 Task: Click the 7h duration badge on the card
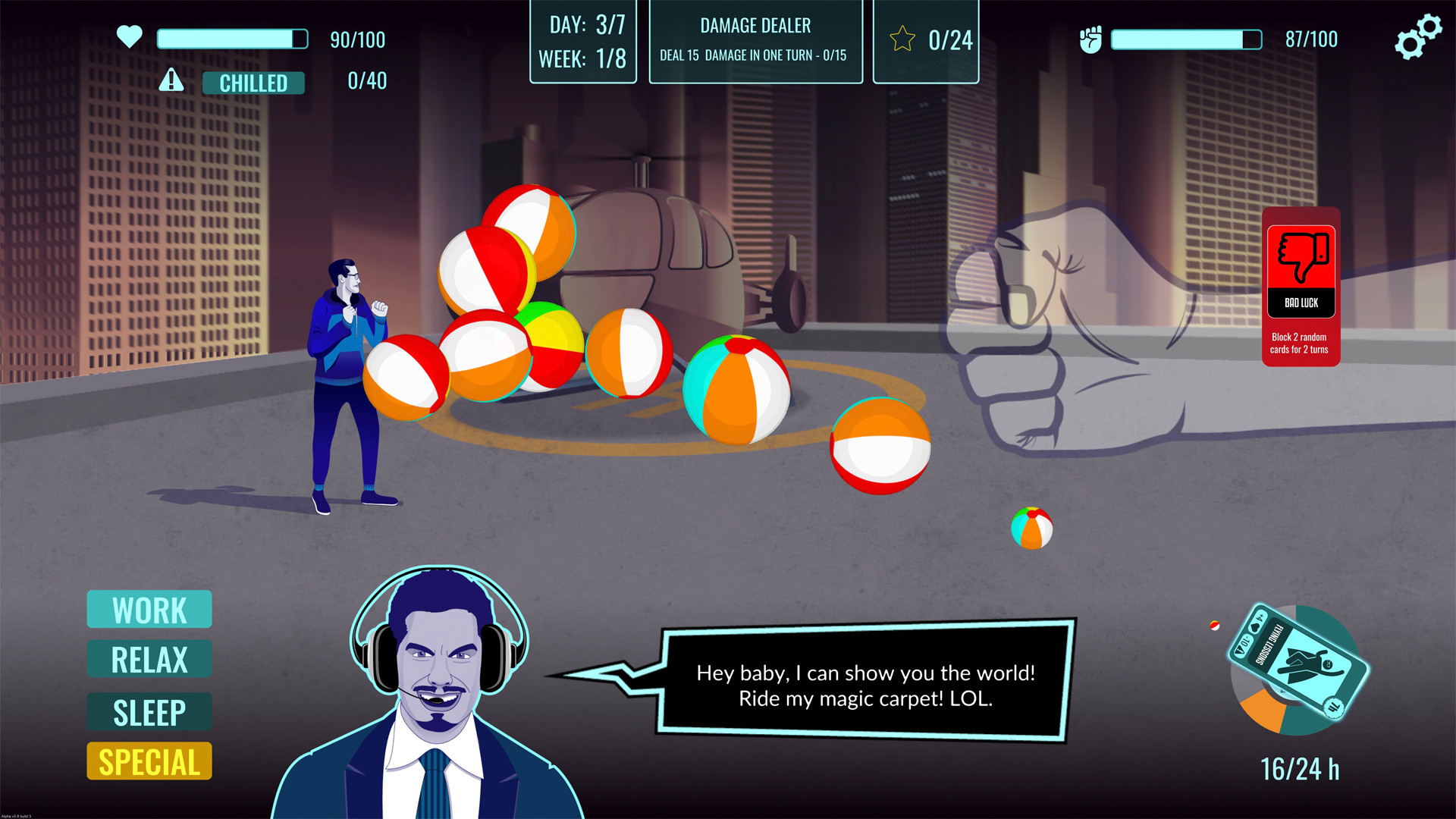[x=1334, y=708]
